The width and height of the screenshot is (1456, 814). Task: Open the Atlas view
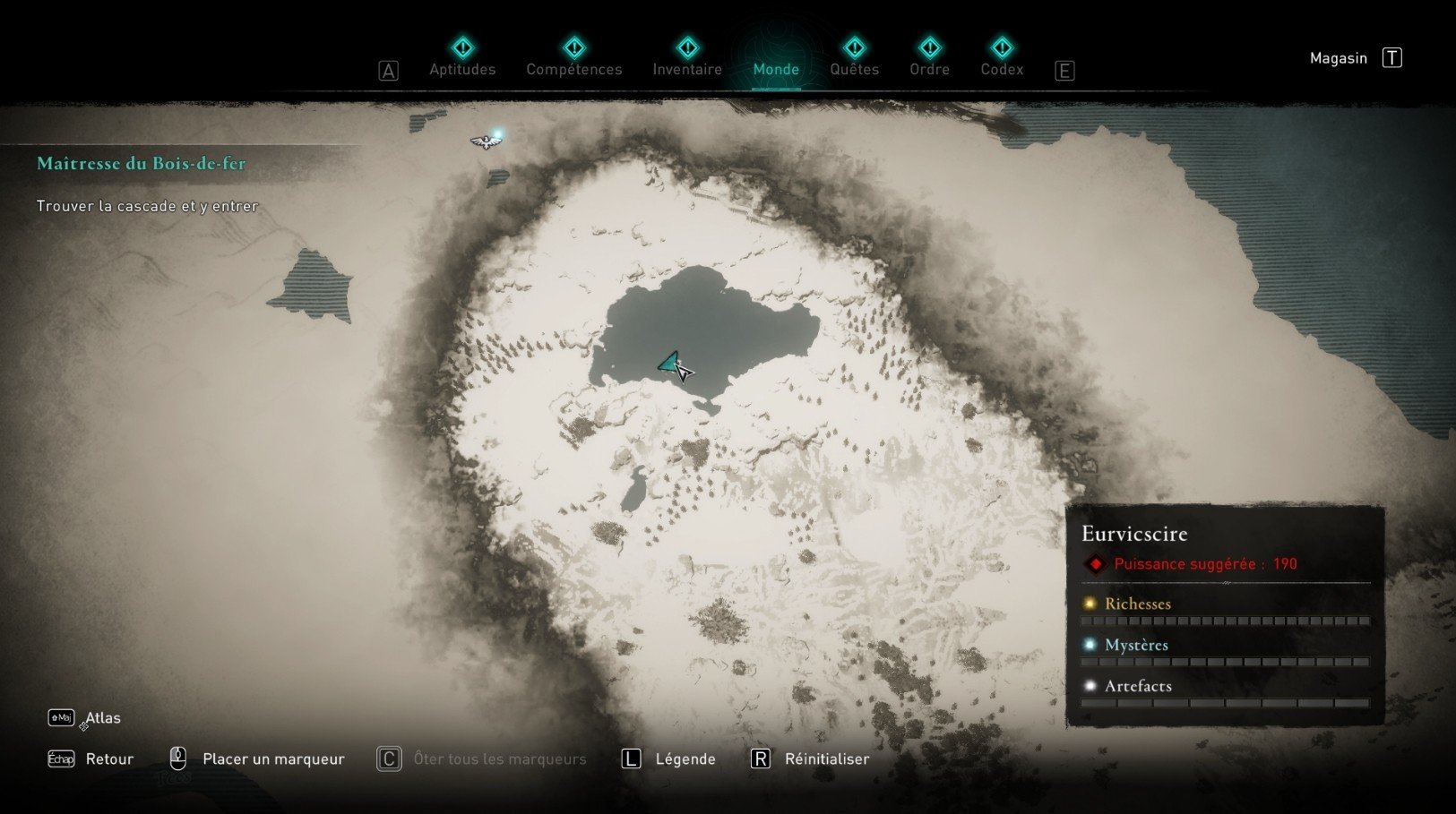click(102, 718)
